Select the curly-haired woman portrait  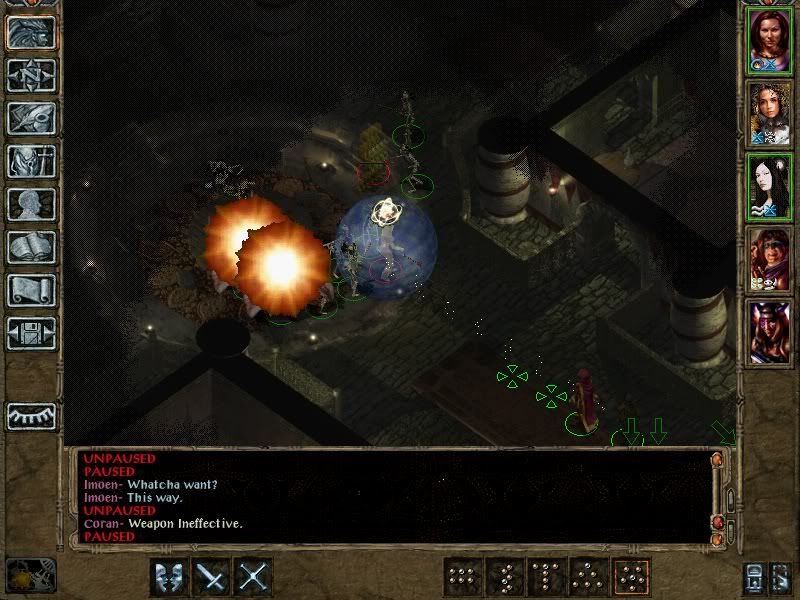coord(770,113)
